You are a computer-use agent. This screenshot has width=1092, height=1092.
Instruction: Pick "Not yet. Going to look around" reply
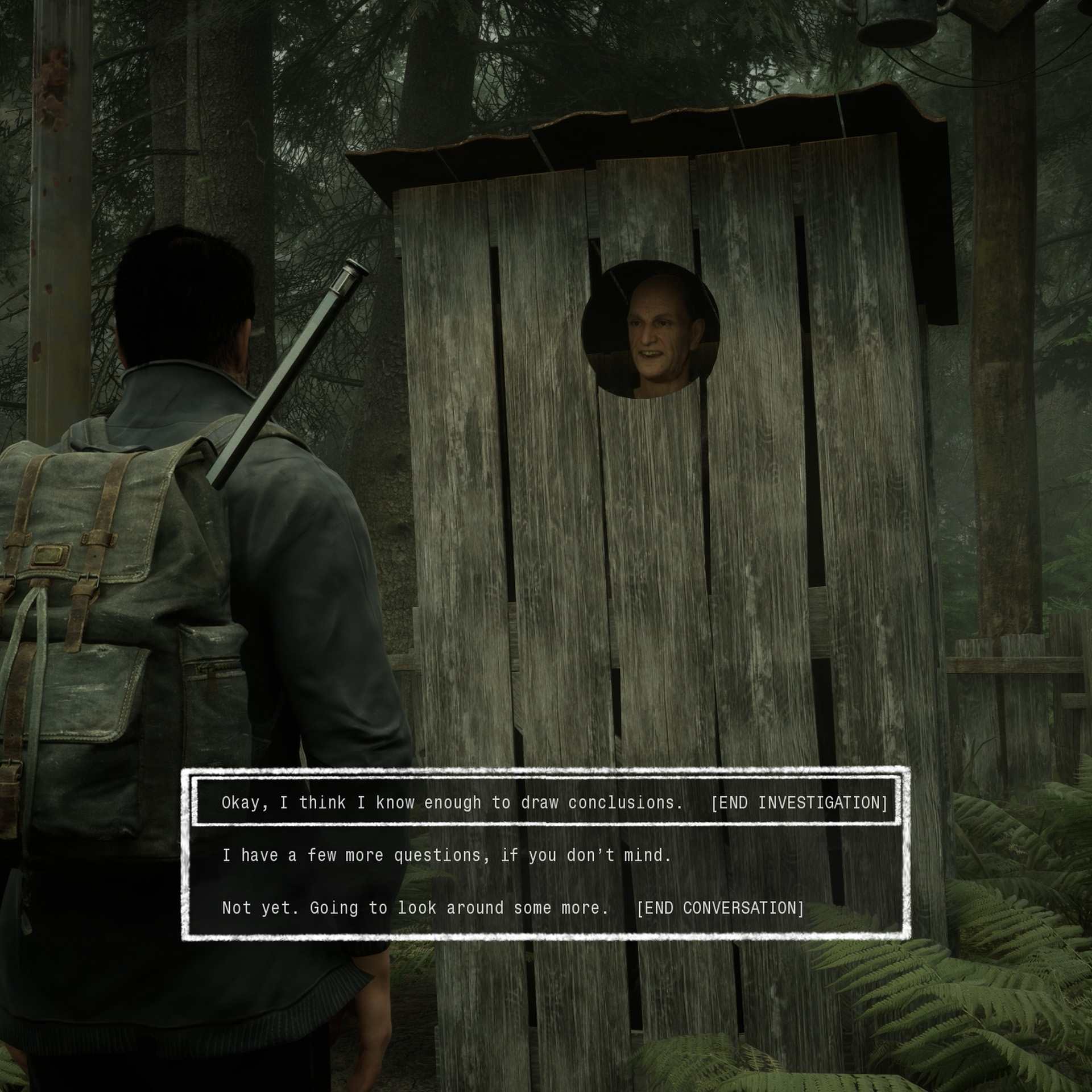pos(512,908)
